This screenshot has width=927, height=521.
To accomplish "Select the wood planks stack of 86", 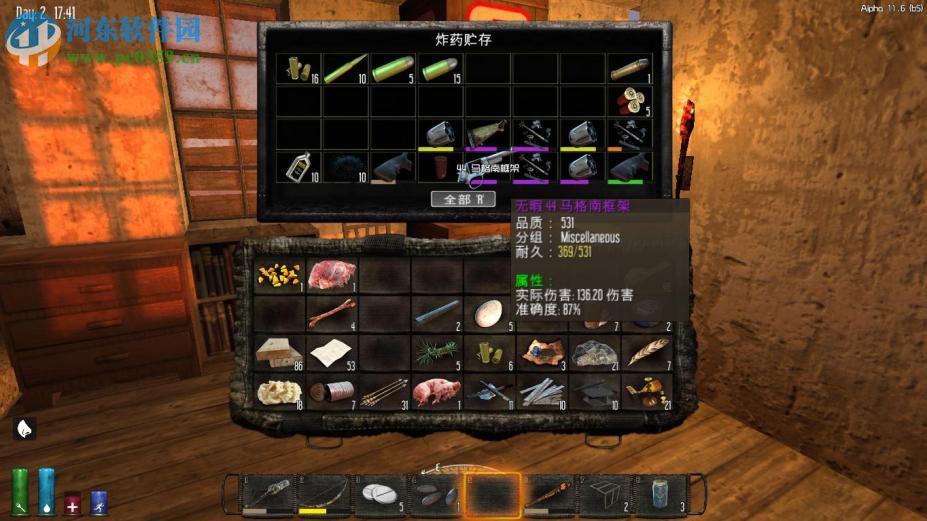I will [x=279, y=351].
